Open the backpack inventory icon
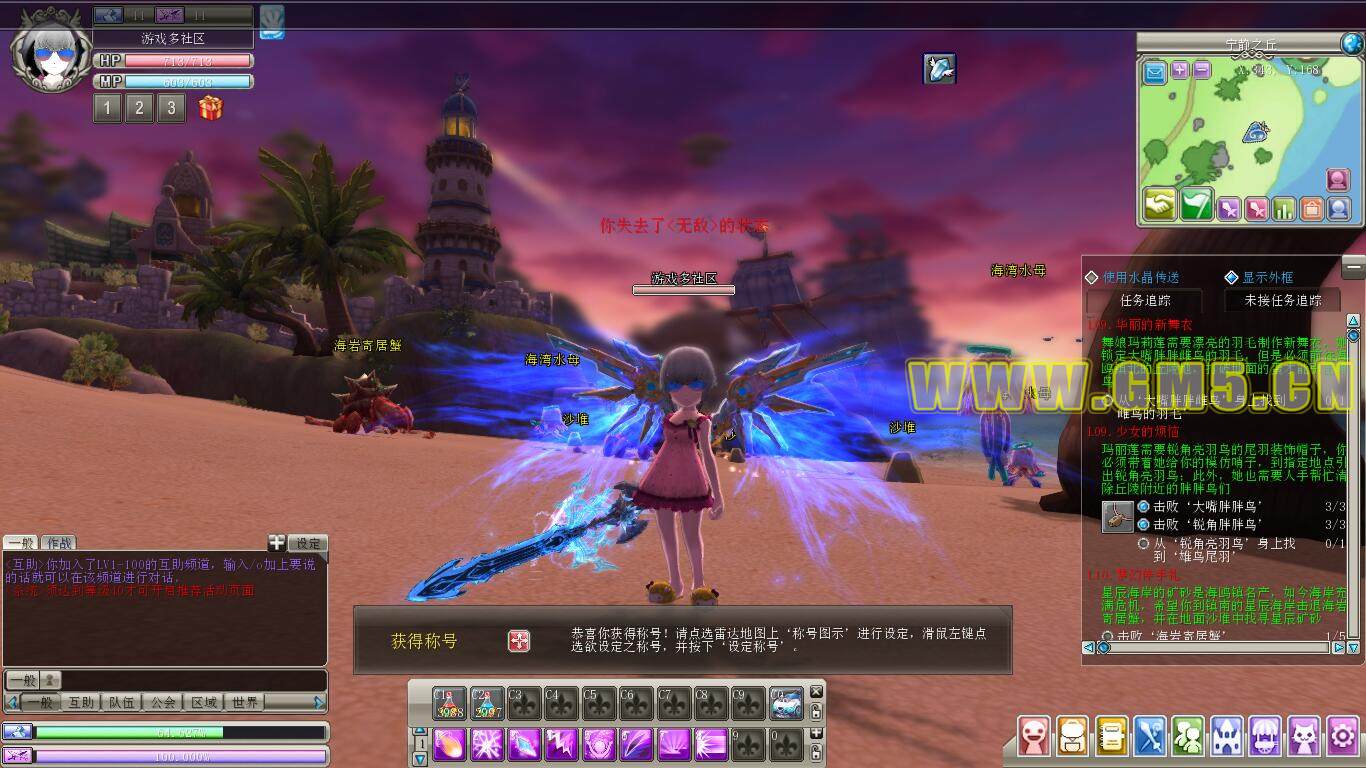This screenshot has height=768, width=1366. coord(1073,737)
